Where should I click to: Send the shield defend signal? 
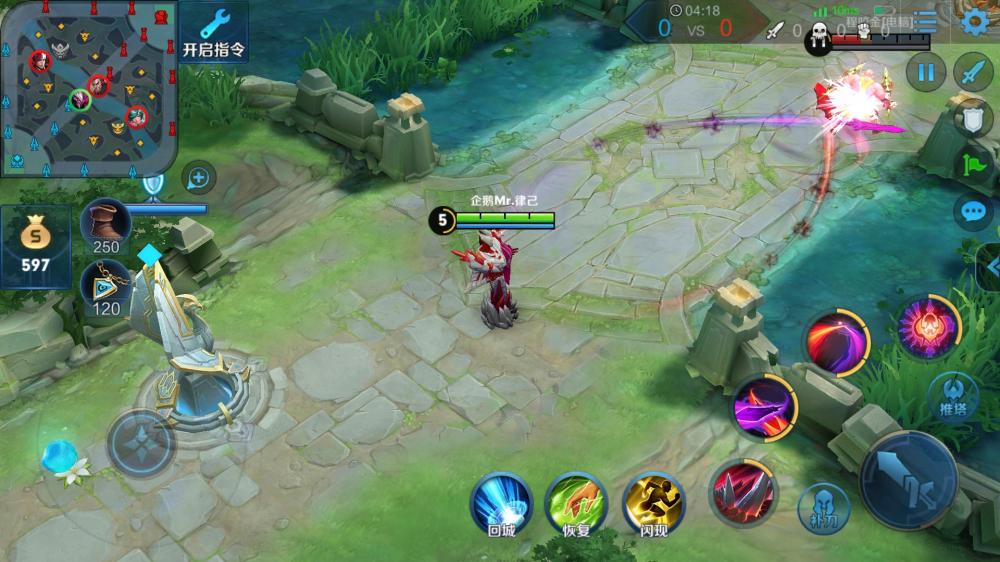pyautogui.click(x=972, y=119)
